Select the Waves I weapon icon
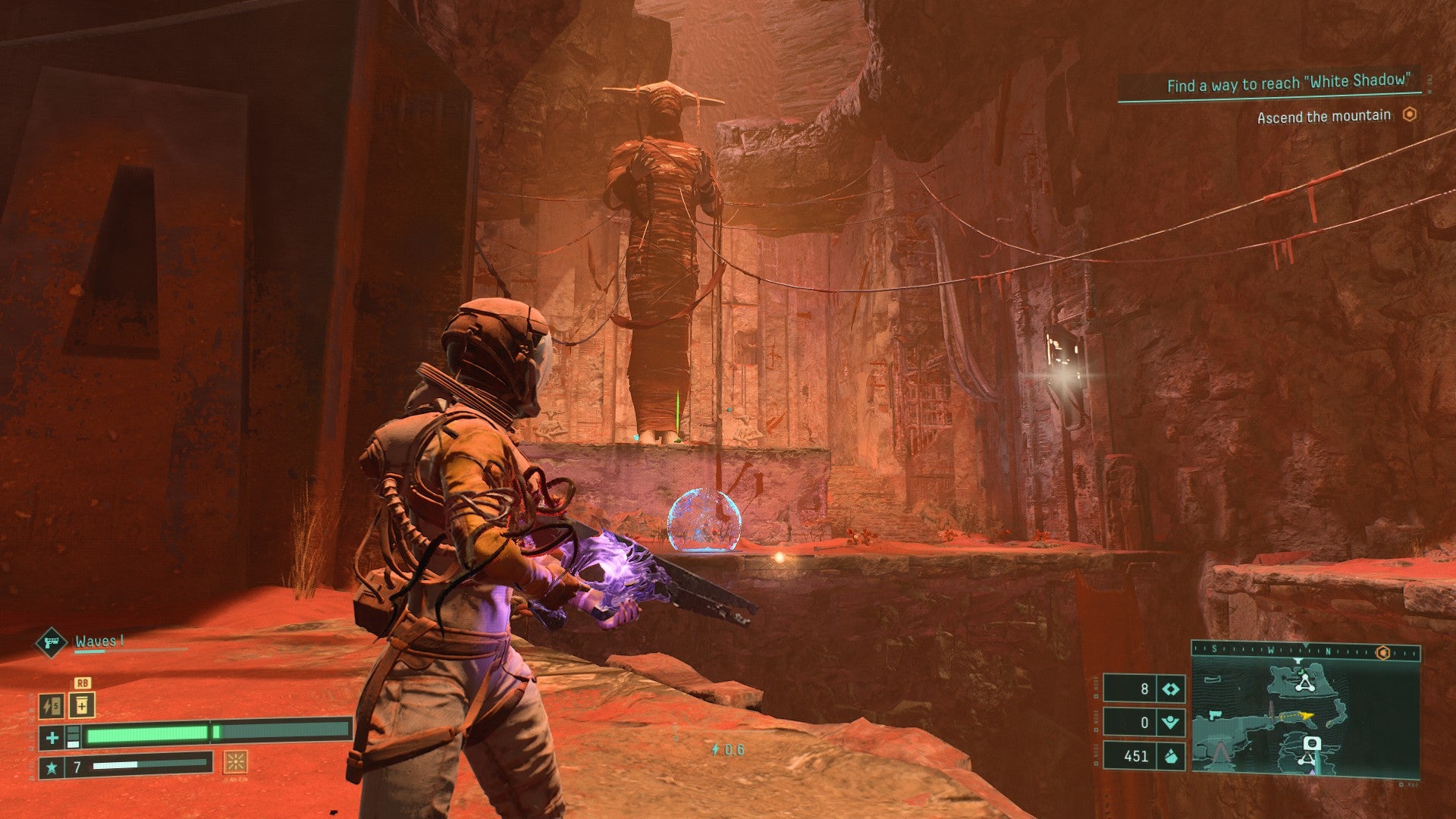The image size is (1456, 819). coord(52,643)
